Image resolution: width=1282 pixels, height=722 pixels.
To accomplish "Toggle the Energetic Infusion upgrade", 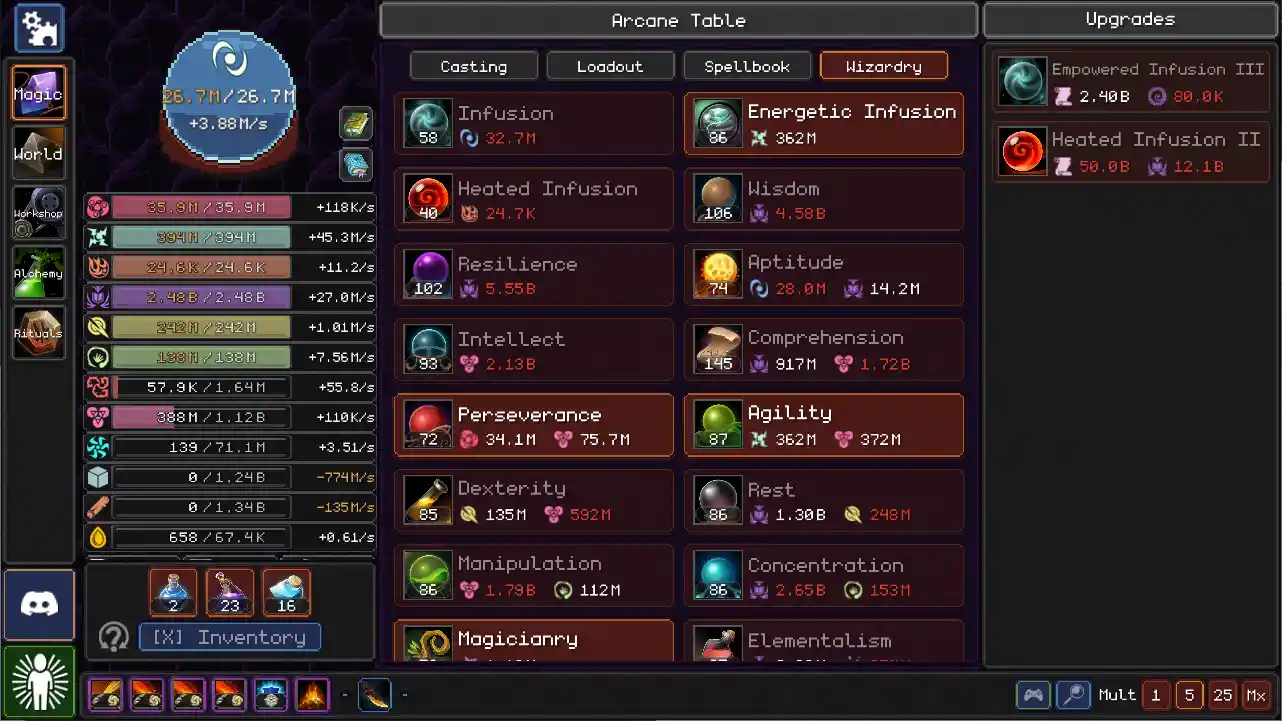I will point(823,124).
